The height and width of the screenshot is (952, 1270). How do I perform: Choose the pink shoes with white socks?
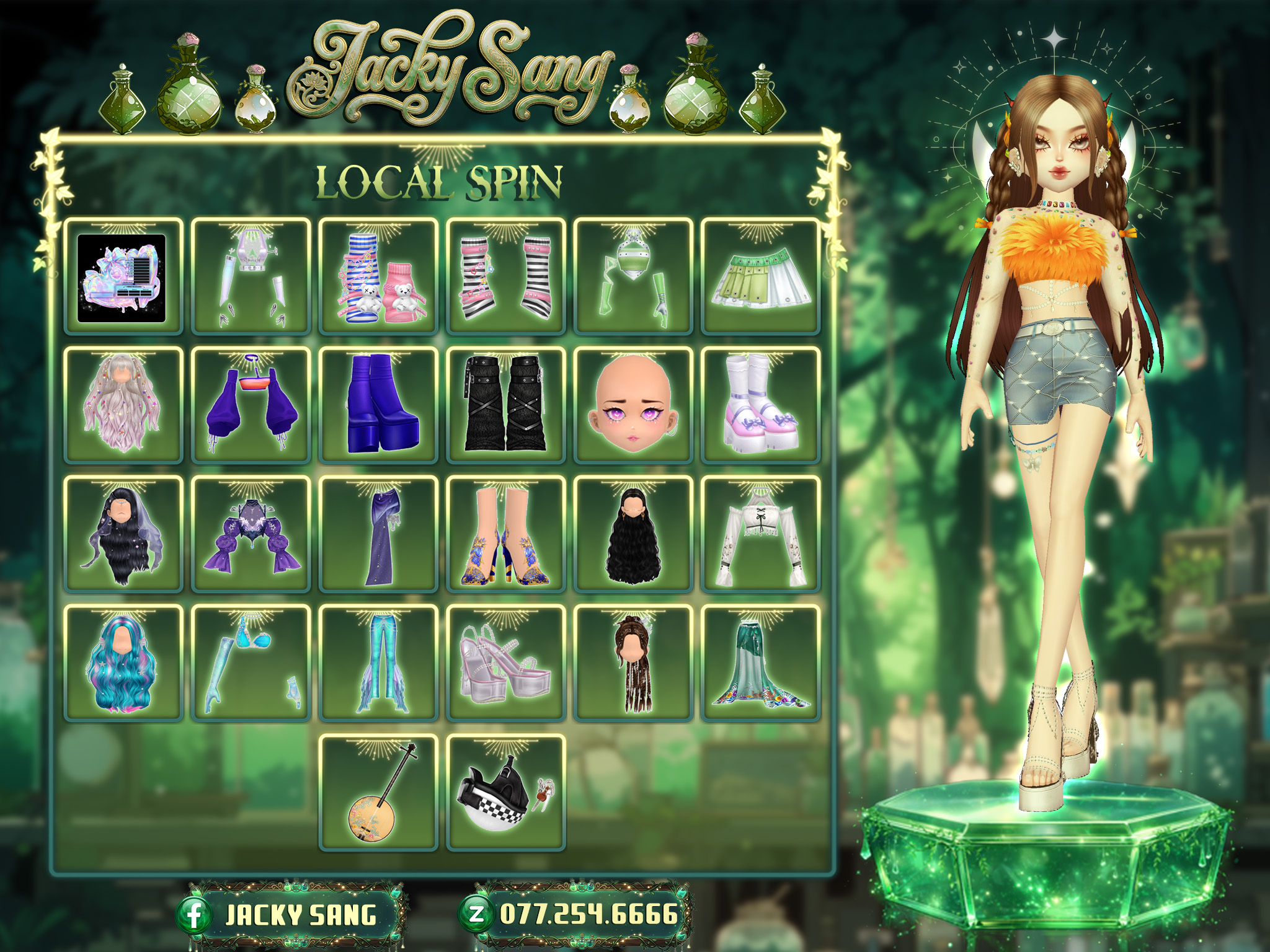[761, 405]
